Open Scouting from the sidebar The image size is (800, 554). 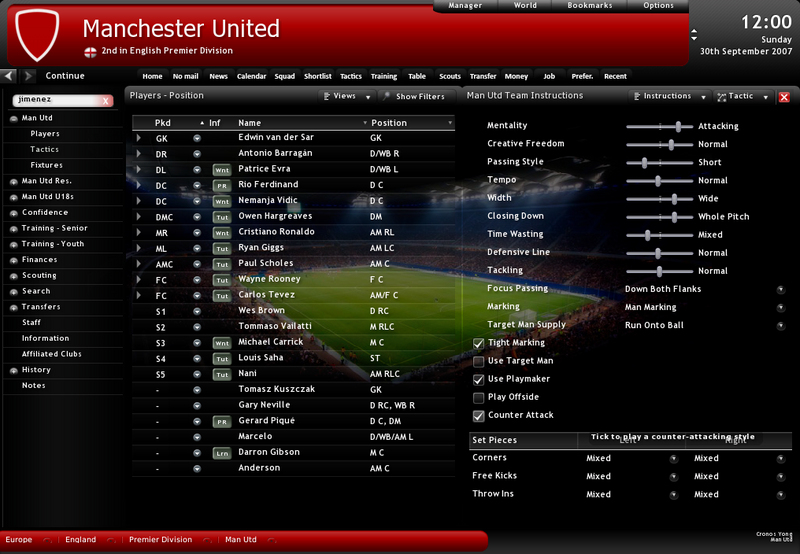[40, 276]
